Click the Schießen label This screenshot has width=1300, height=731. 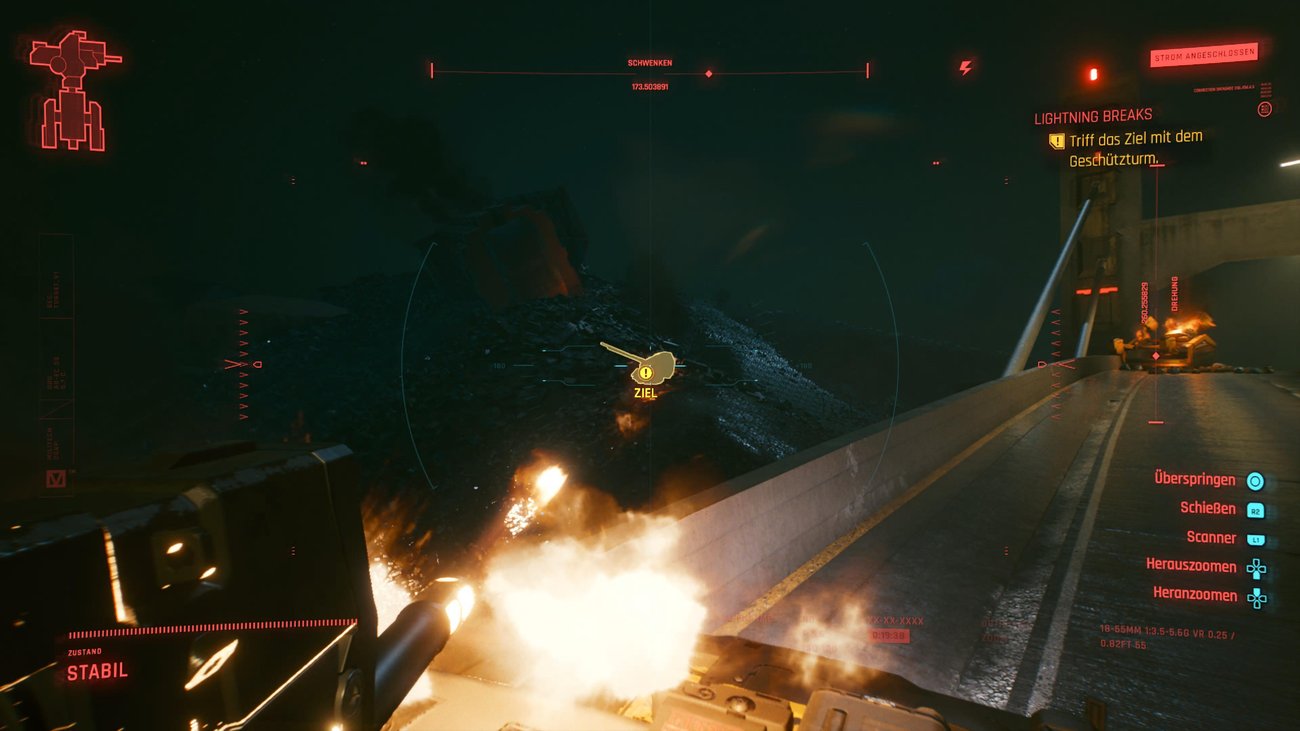1205,508
